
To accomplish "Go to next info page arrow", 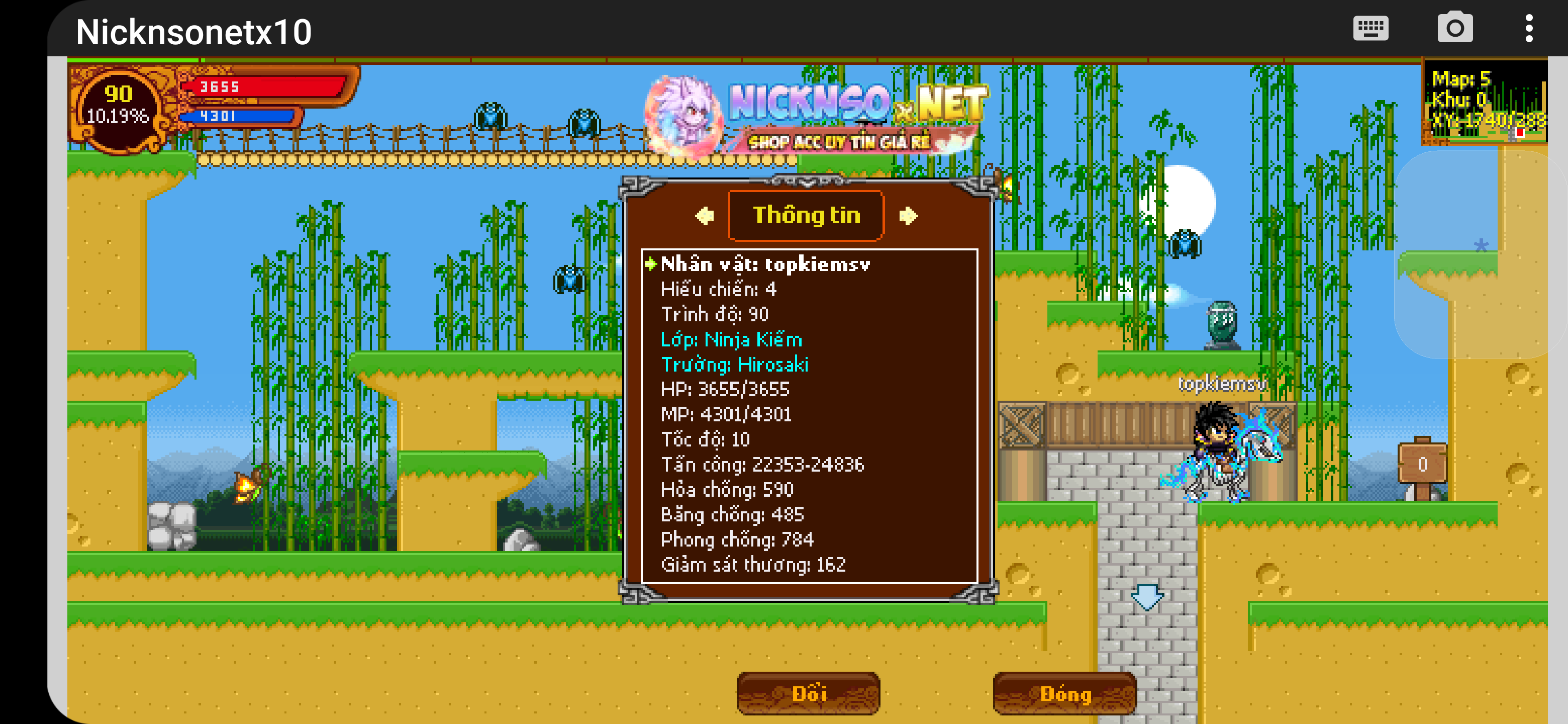I will [x=908, y=216].
